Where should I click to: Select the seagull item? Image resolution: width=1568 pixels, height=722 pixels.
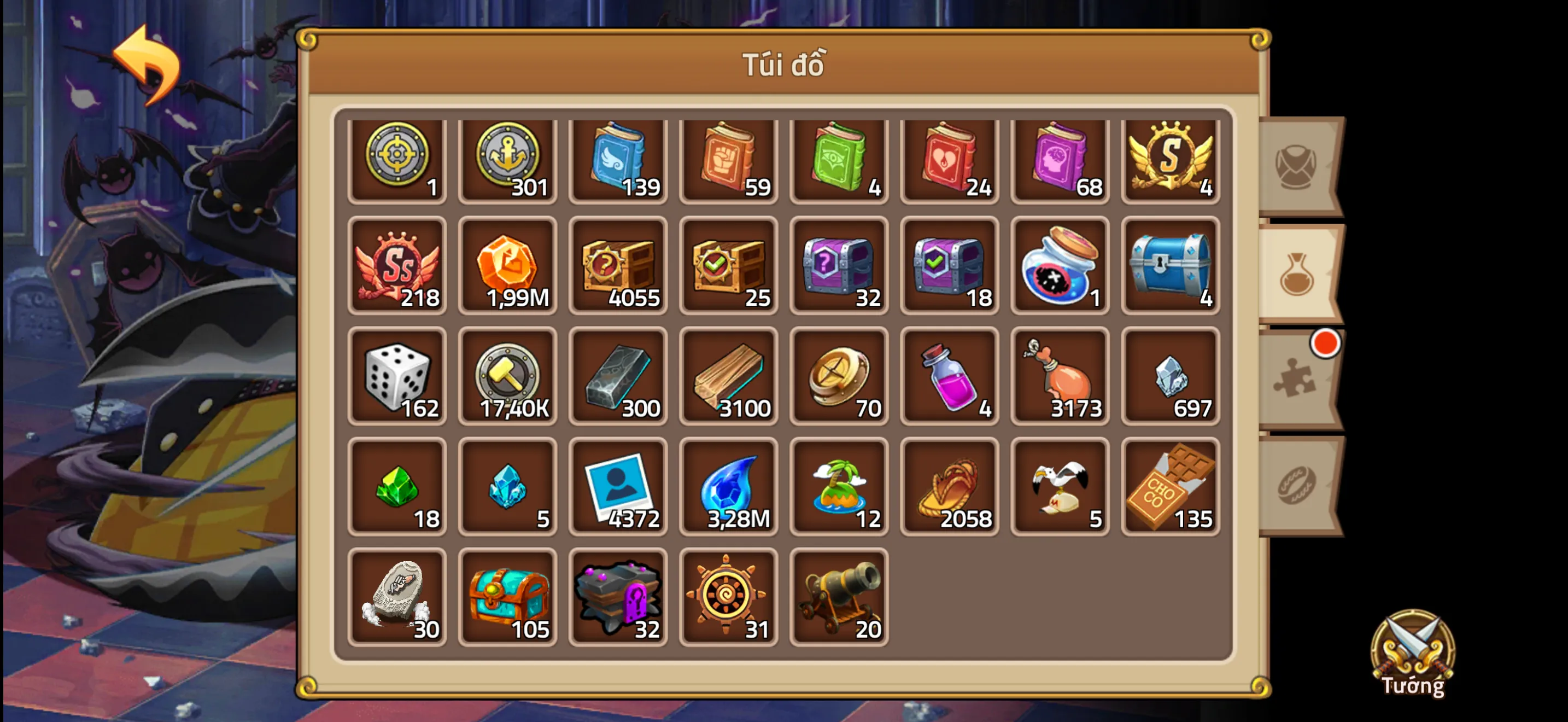click(1060, 486)
